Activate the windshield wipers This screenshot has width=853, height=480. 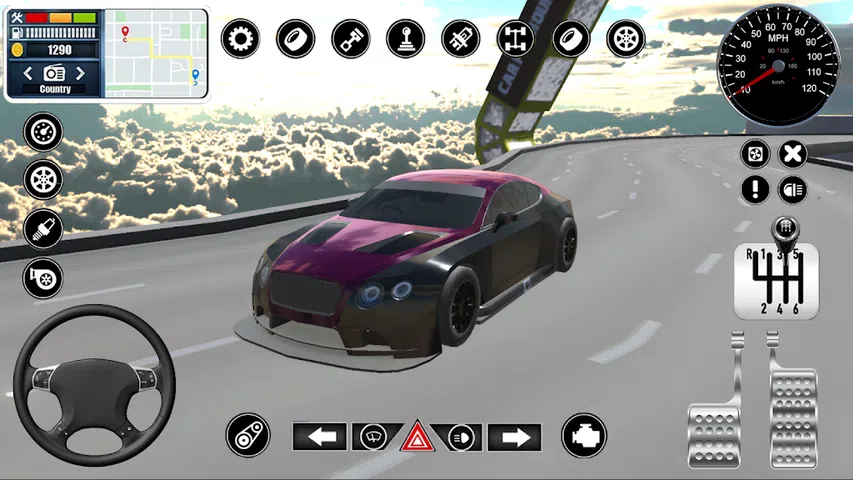[x=373, y=437]
